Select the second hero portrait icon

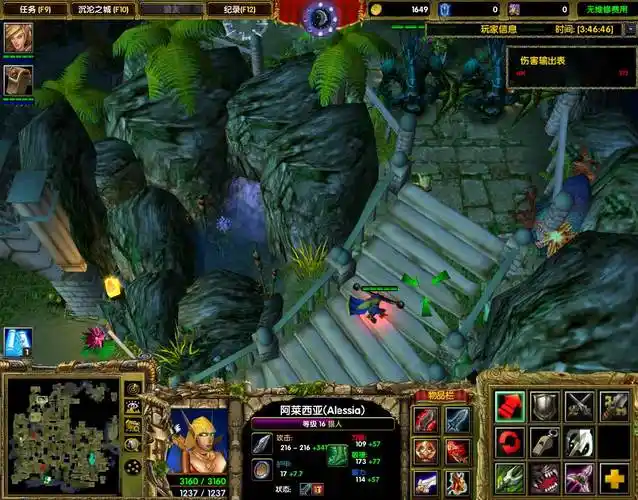16,79
